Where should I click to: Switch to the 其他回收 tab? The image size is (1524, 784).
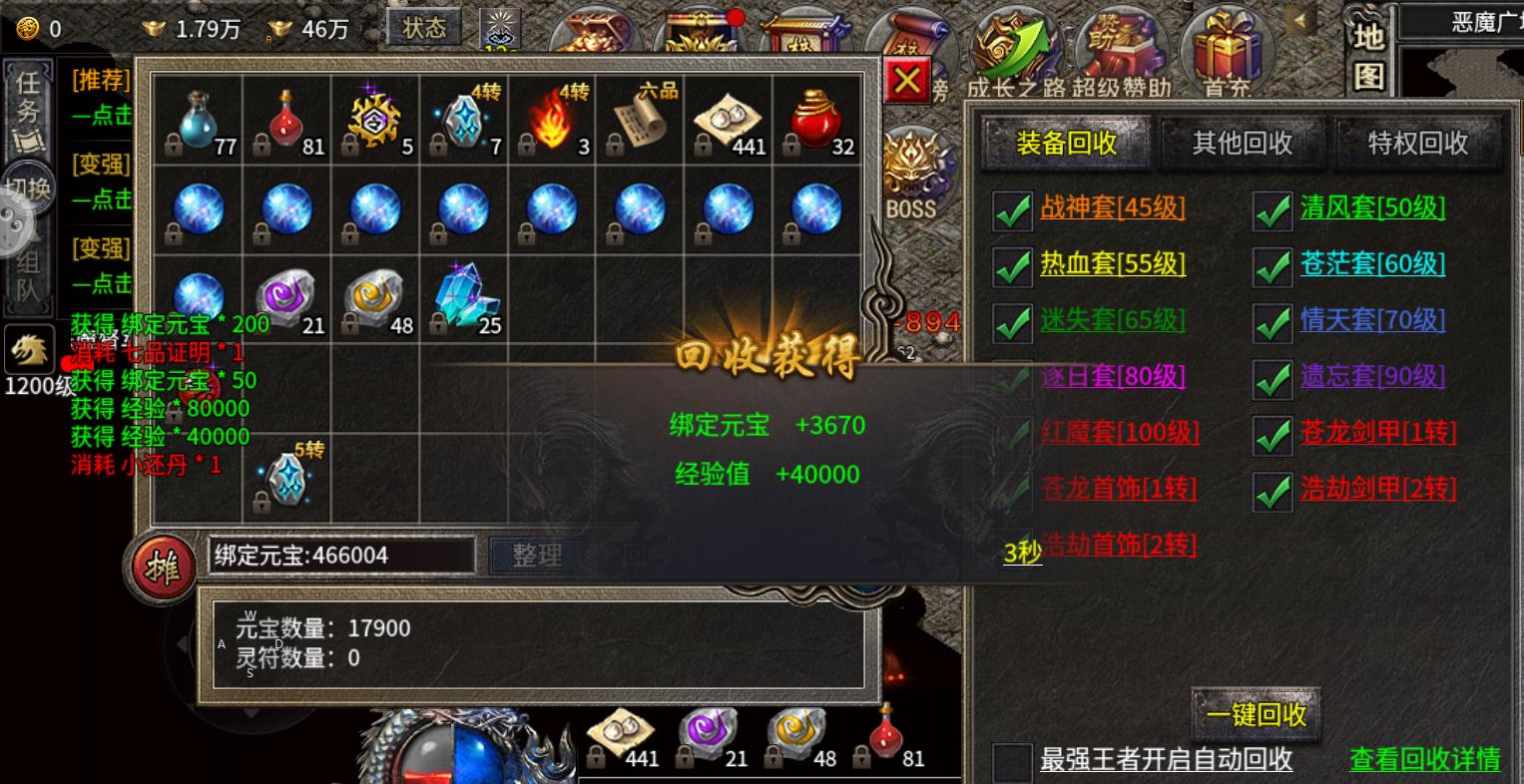(x=1241, y=143)
